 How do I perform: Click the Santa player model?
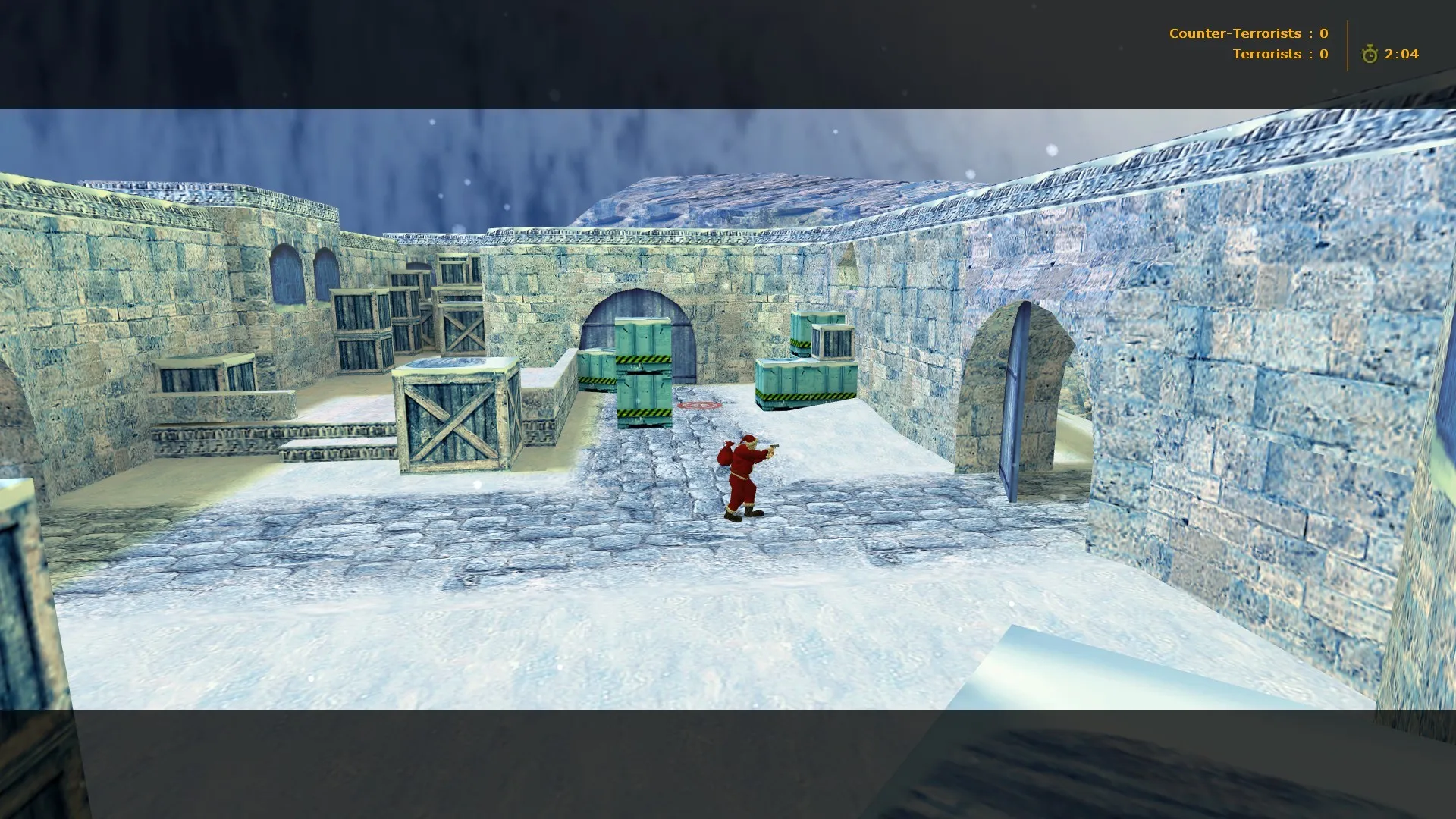[743, 470]
